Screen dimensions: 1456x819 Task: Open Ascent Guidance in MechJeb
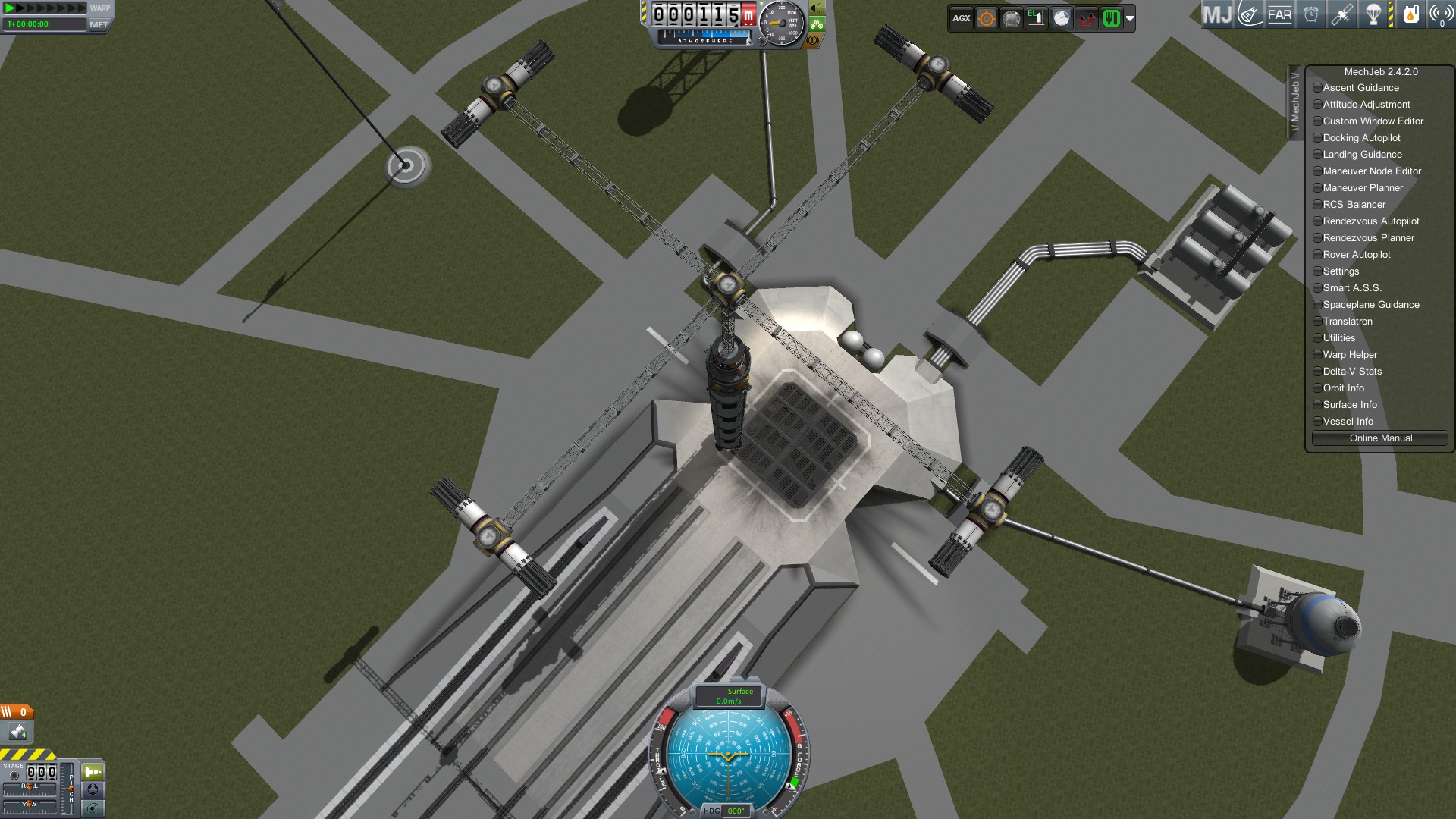(x=1360, y=88)
